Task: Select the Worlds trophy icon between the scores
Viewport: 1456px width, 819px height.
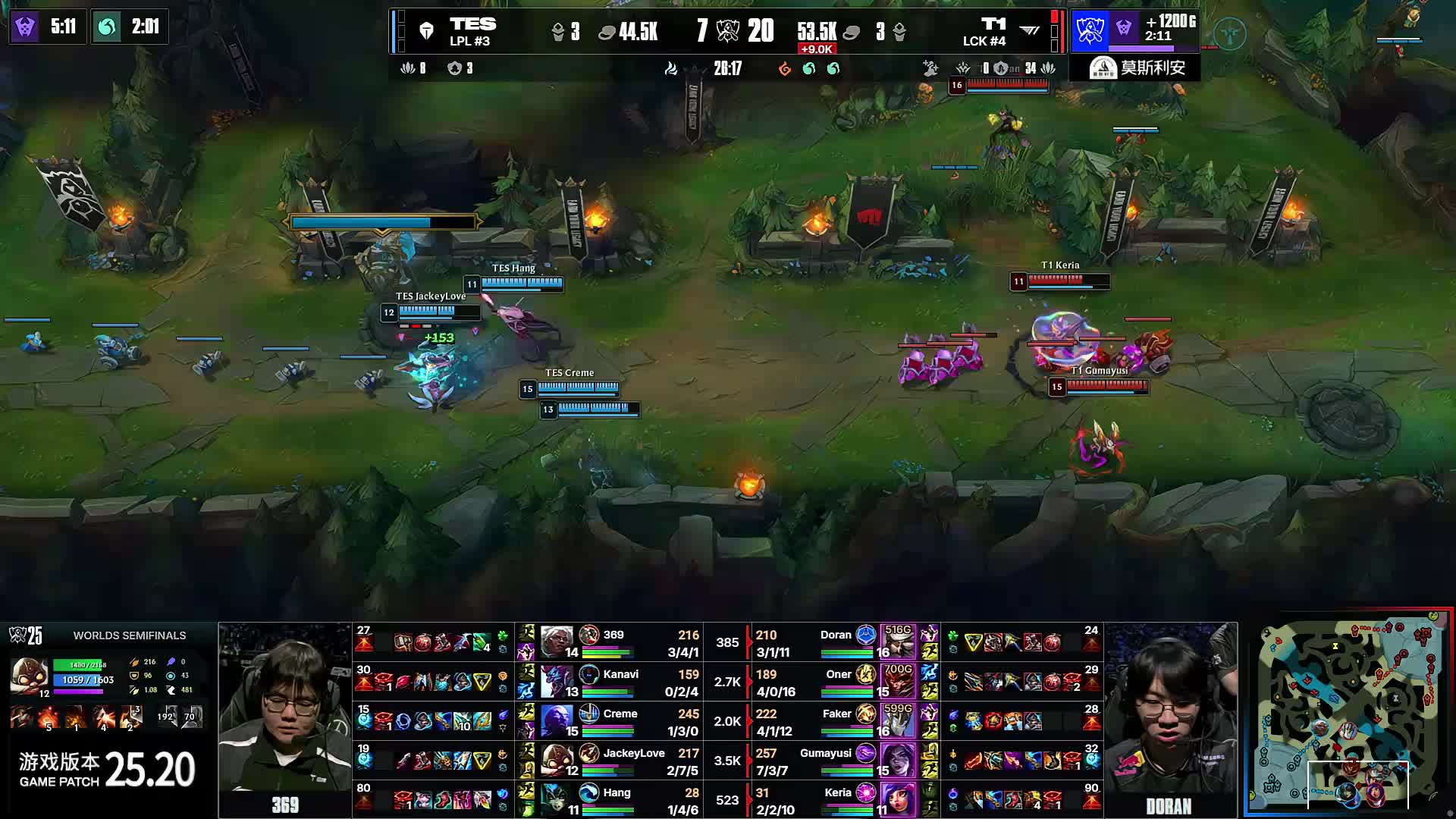Action: point(728,32)
